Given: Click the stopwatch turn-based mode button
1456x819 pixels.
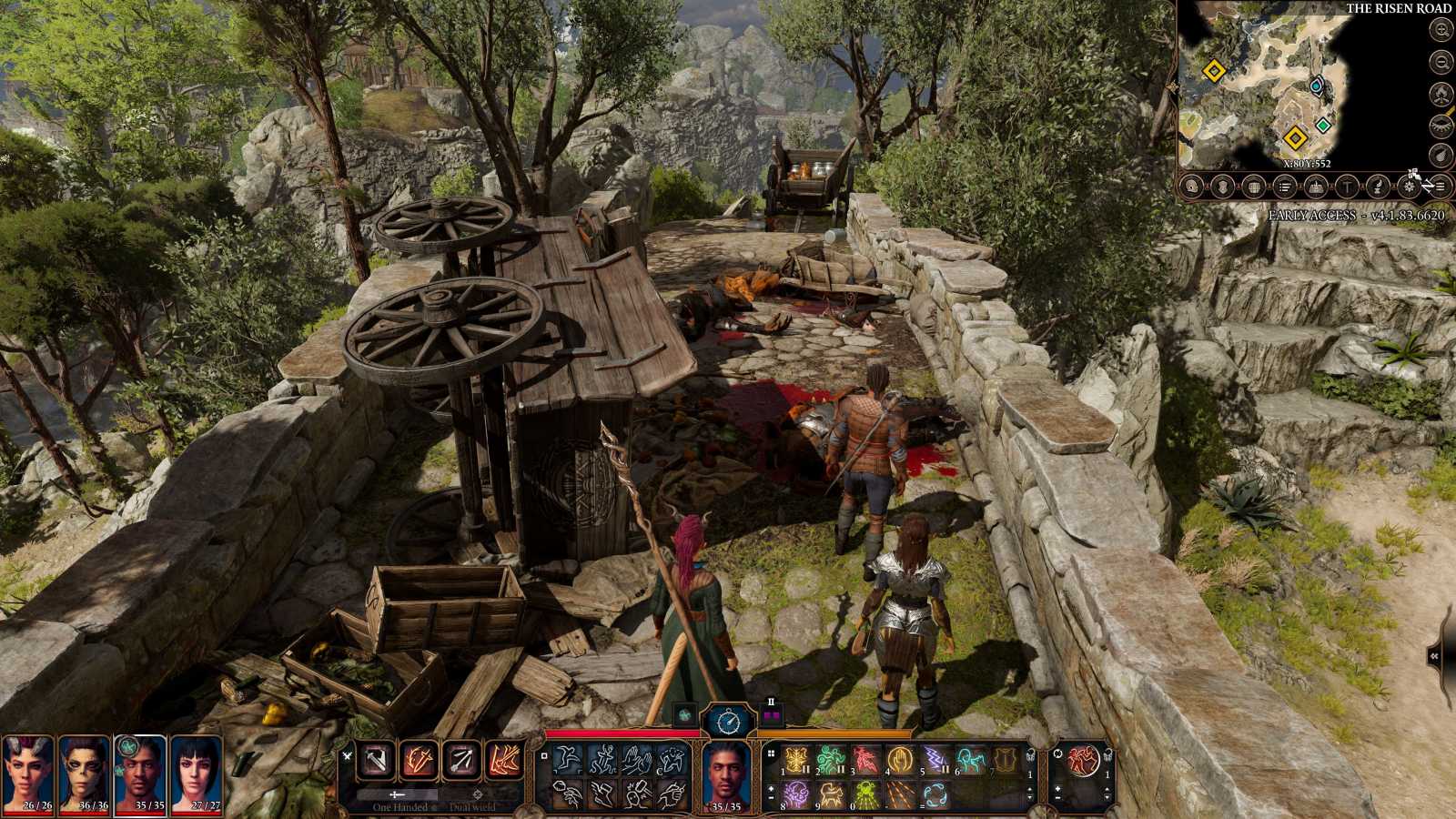Looking at the screenshot, I should point(729,721).
